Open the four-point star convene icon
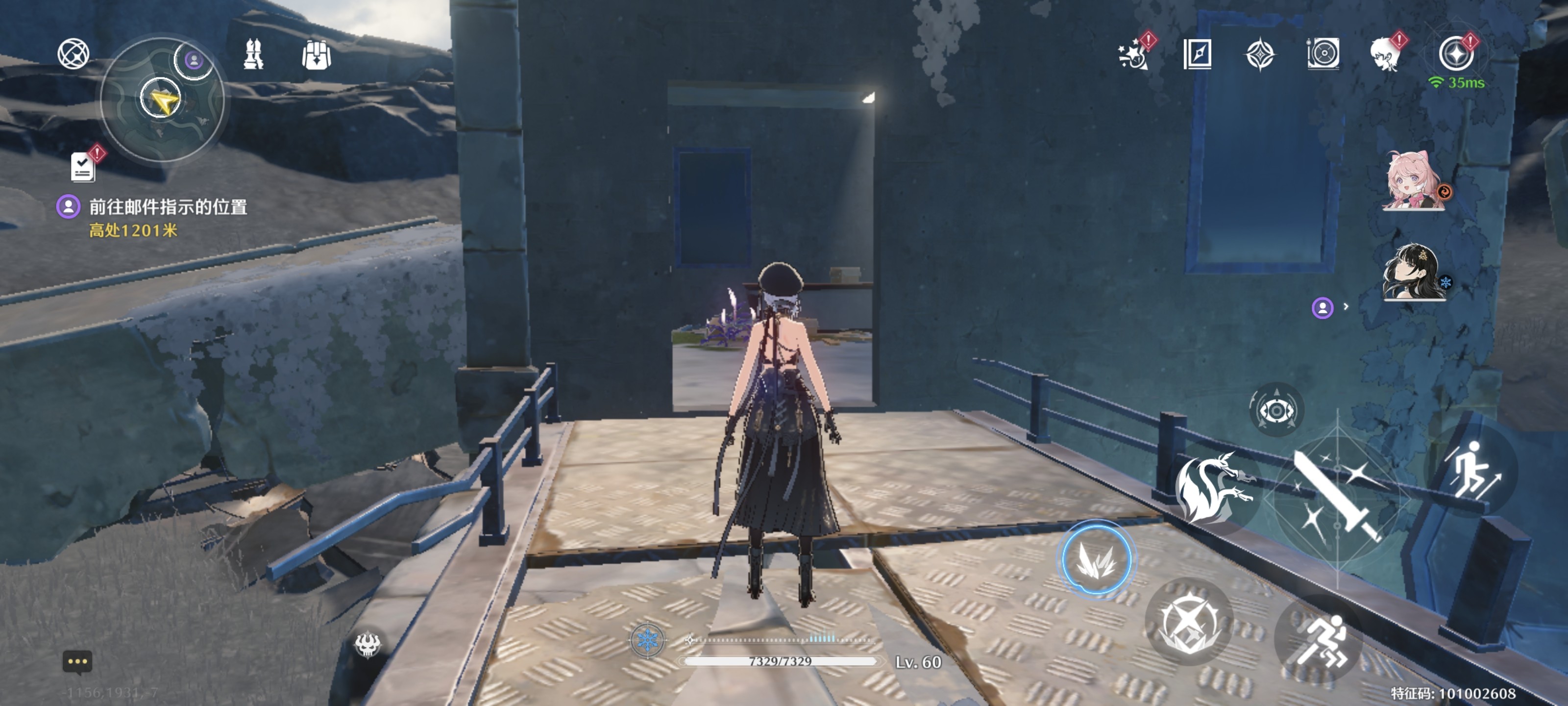Image resolution: width=1568 pixels, height=706 pixels. click(1259, 55)
